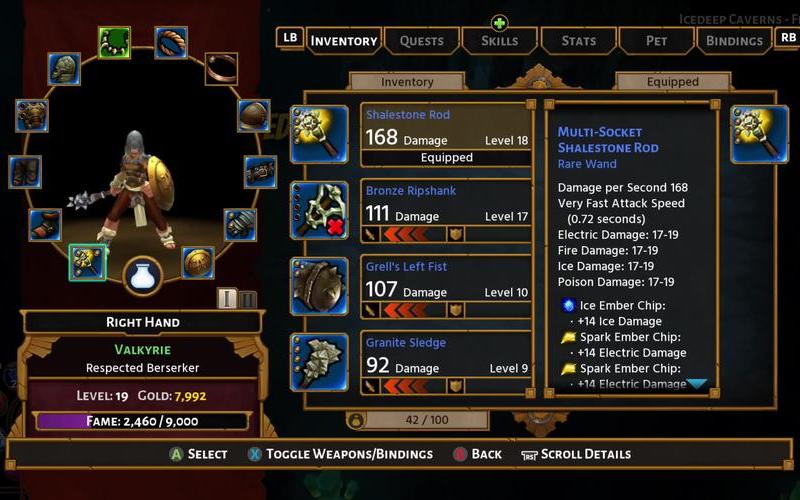This screenshot has height=500, width=800.
Task: Select the Shalestone Rod inventory row
Action: (446, 135)
